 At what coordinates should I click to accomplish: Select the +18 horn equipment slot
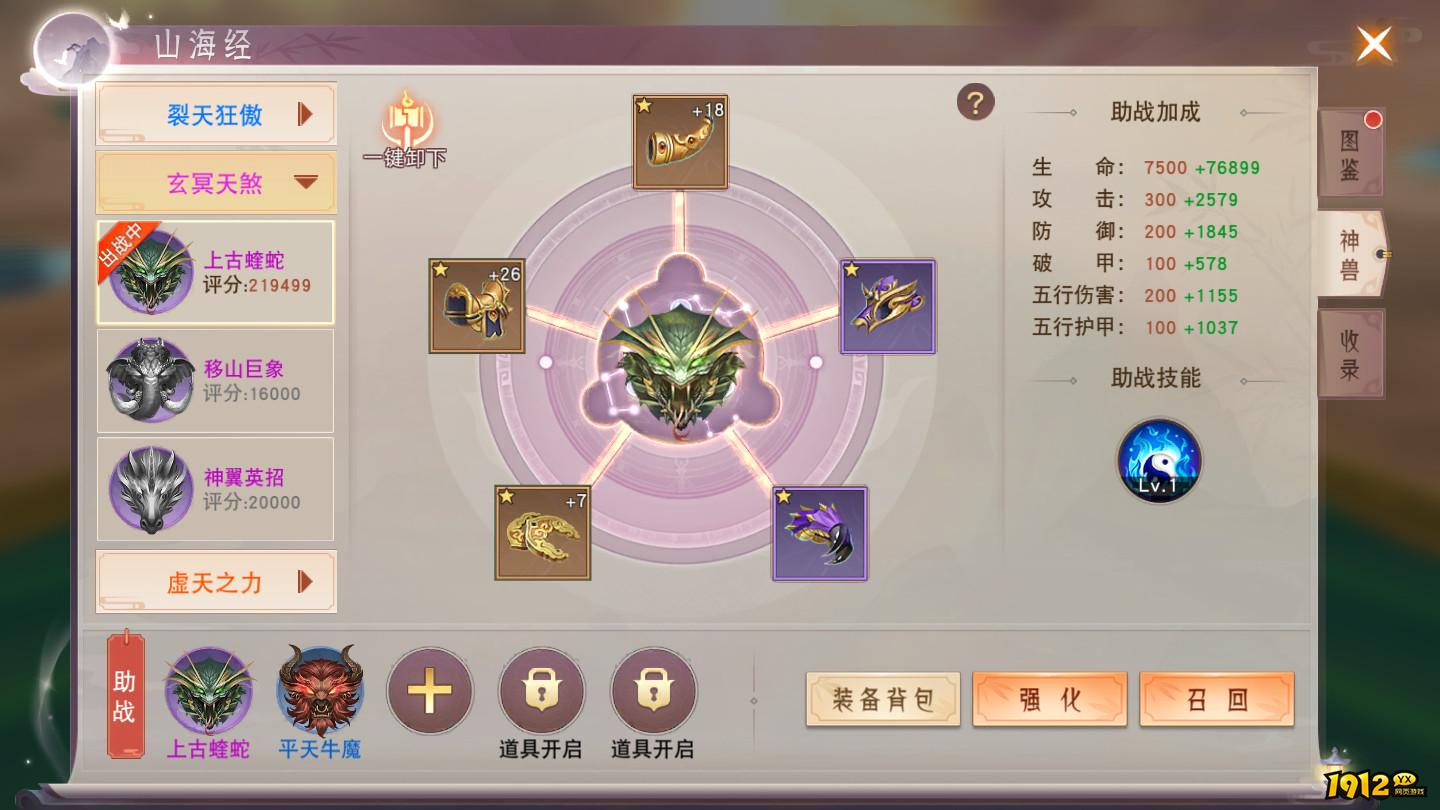click(678, 140)
